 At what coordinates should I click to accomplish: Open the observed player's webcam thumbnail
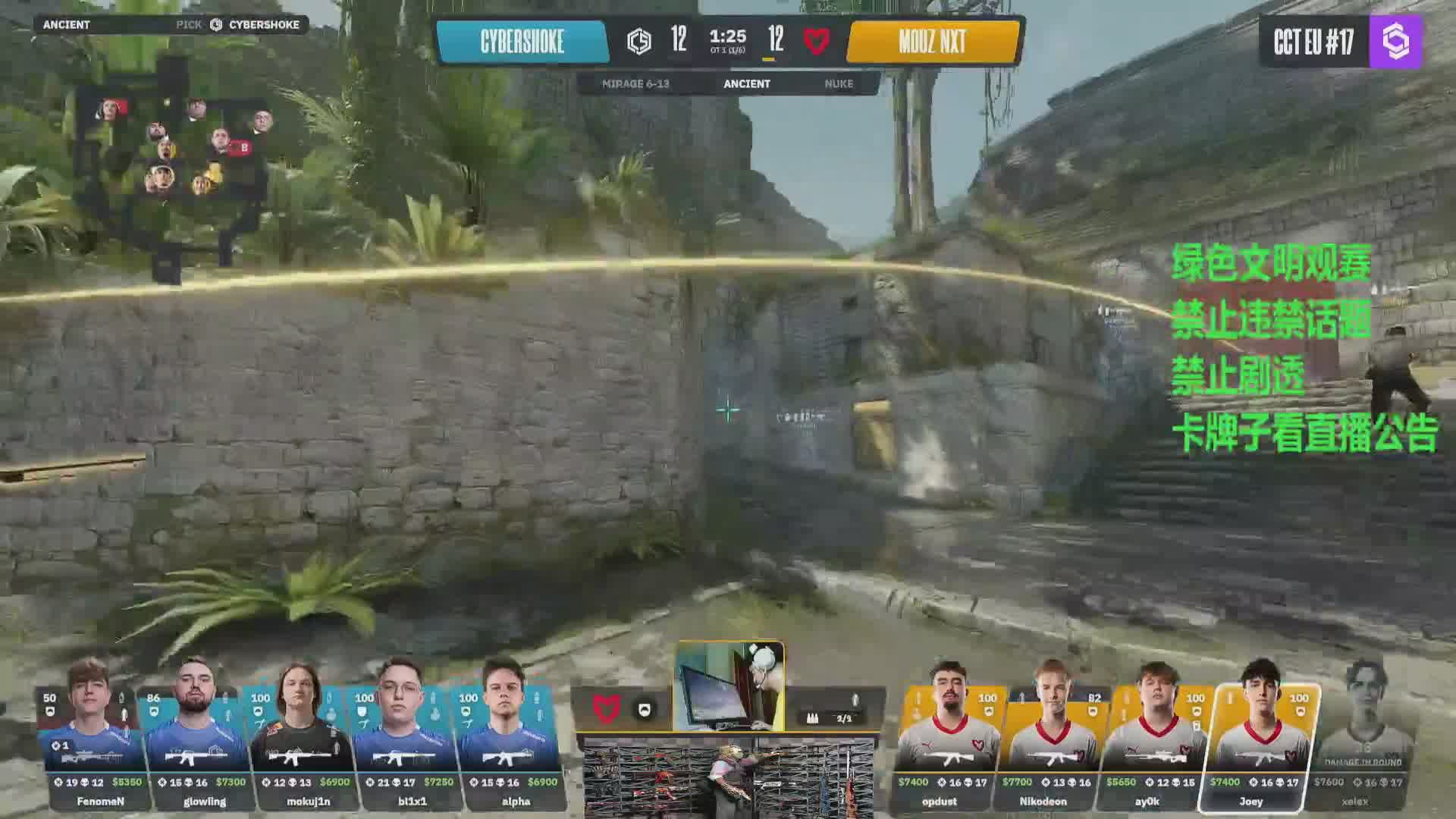point(729,686)
